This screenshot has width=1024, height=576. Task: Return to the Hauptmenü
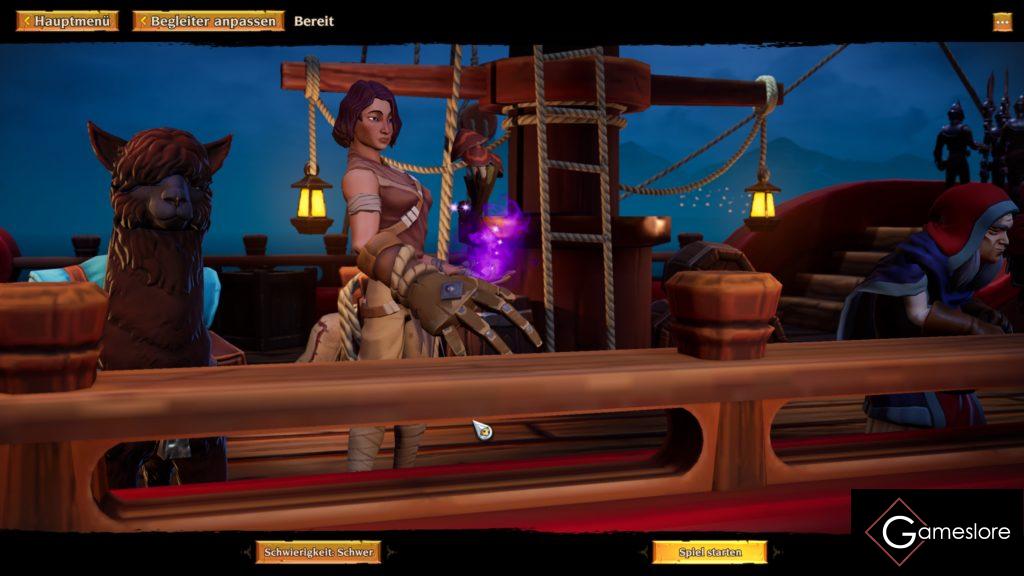pos(67,21)
